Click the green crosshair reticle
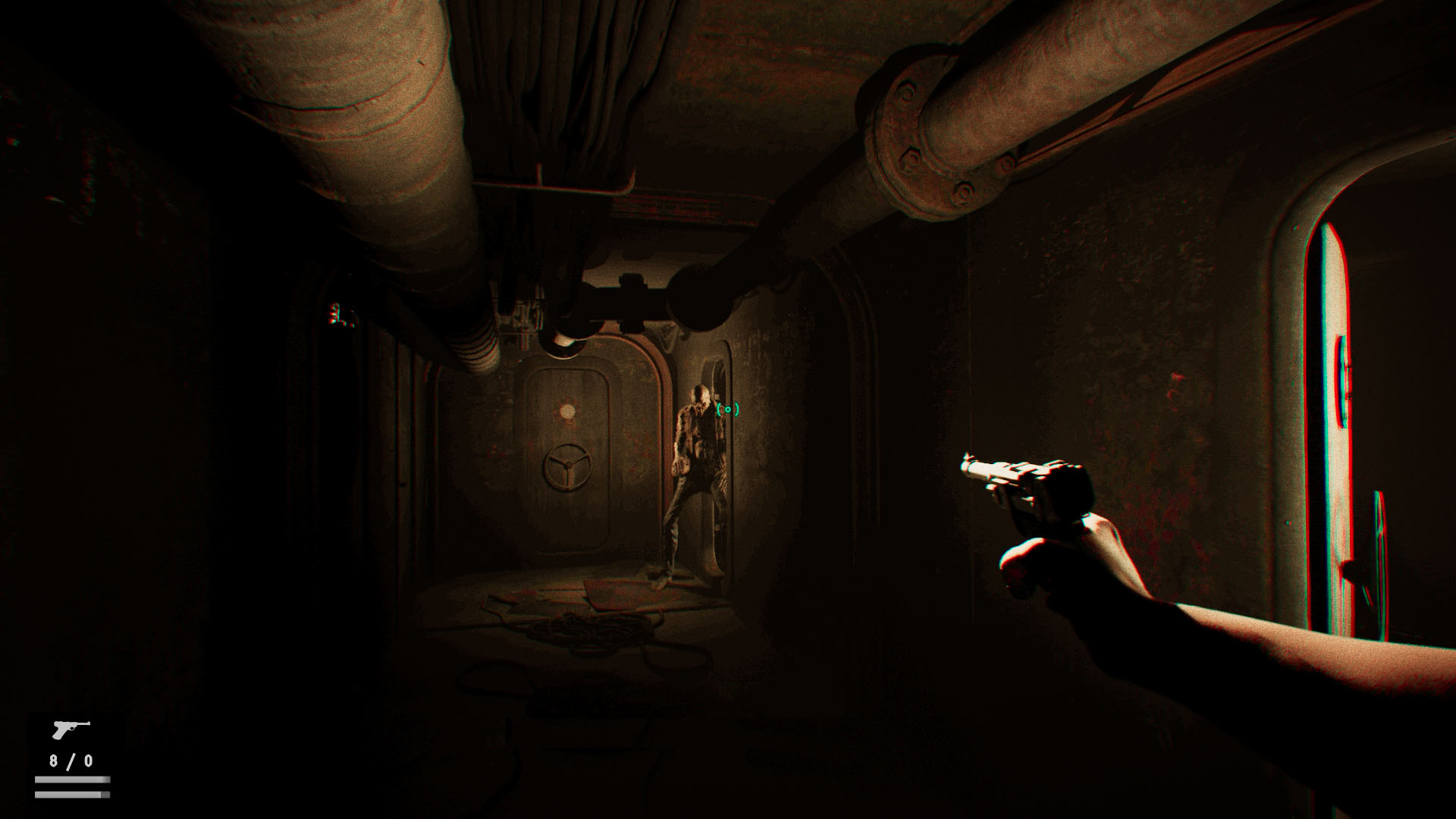The width and height of the screenshot is (1456, 819). [x=726, y=409]
